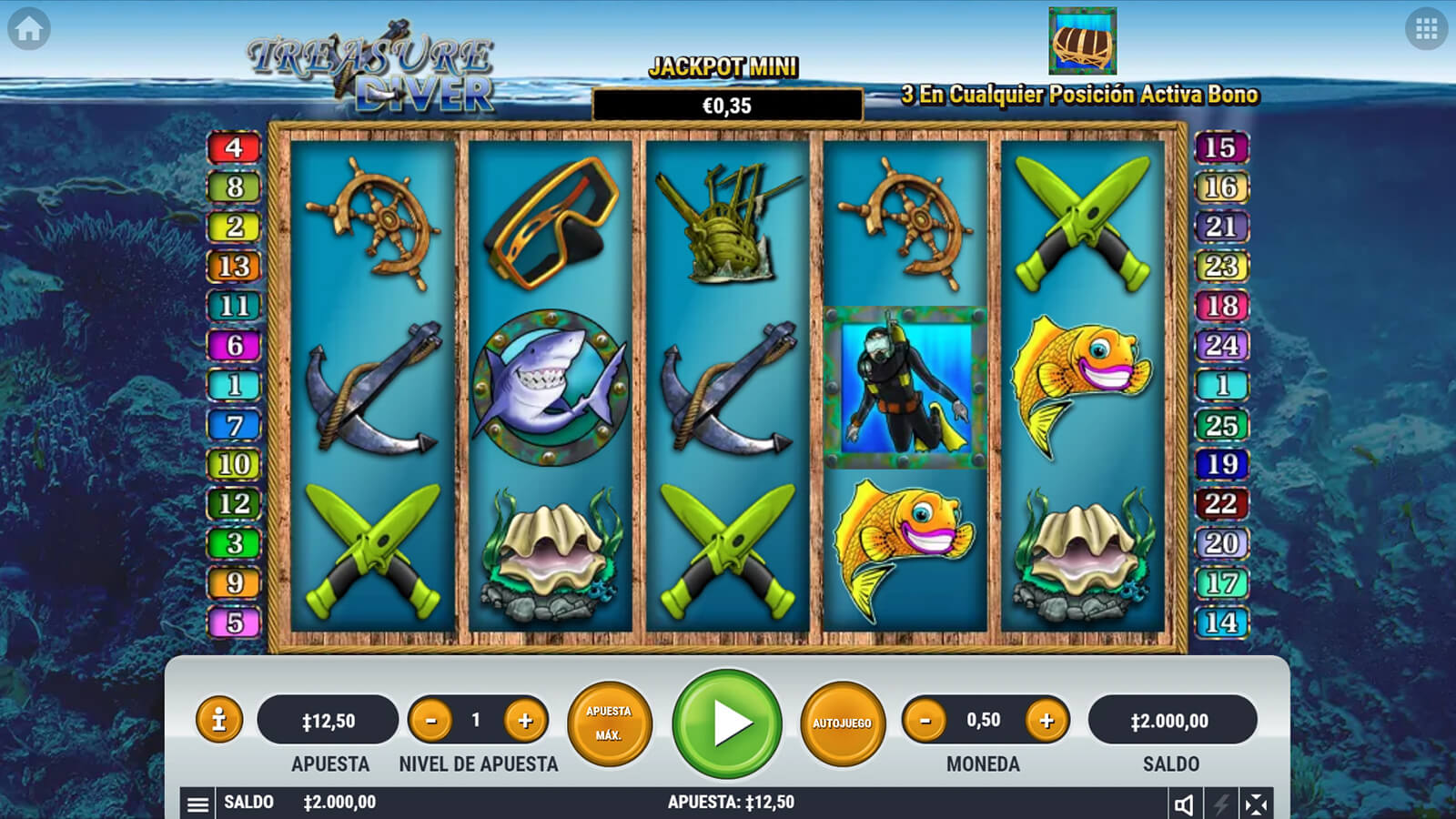Set the maximum bet with Apuesta Máx
Screen dimensions: 1456x819
609,723
